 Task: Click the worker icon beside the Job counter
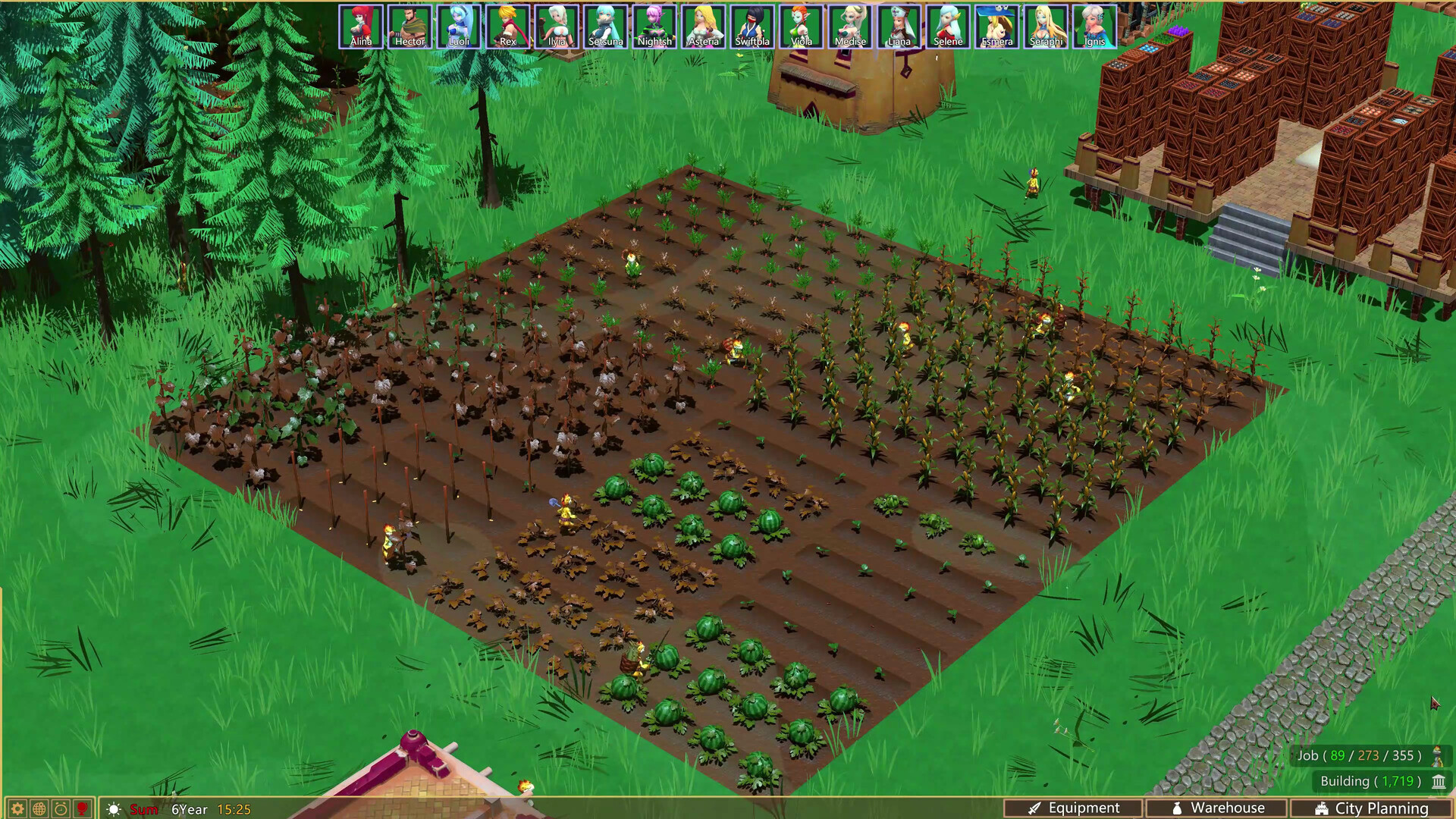pos(1436,758)
